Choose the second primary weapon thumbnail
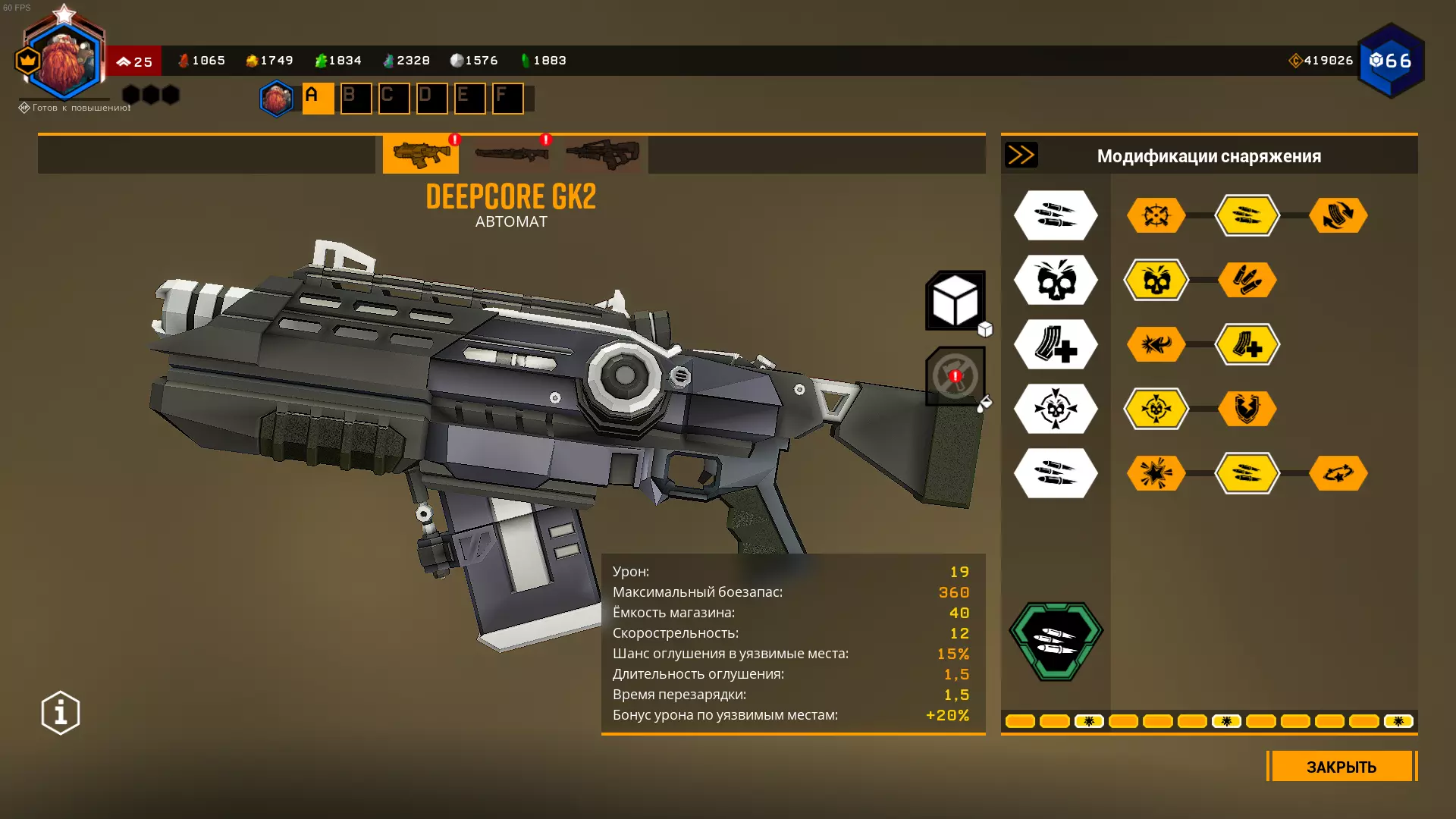The height and width of the screenshot is (819, 1456). pos(511,154)
